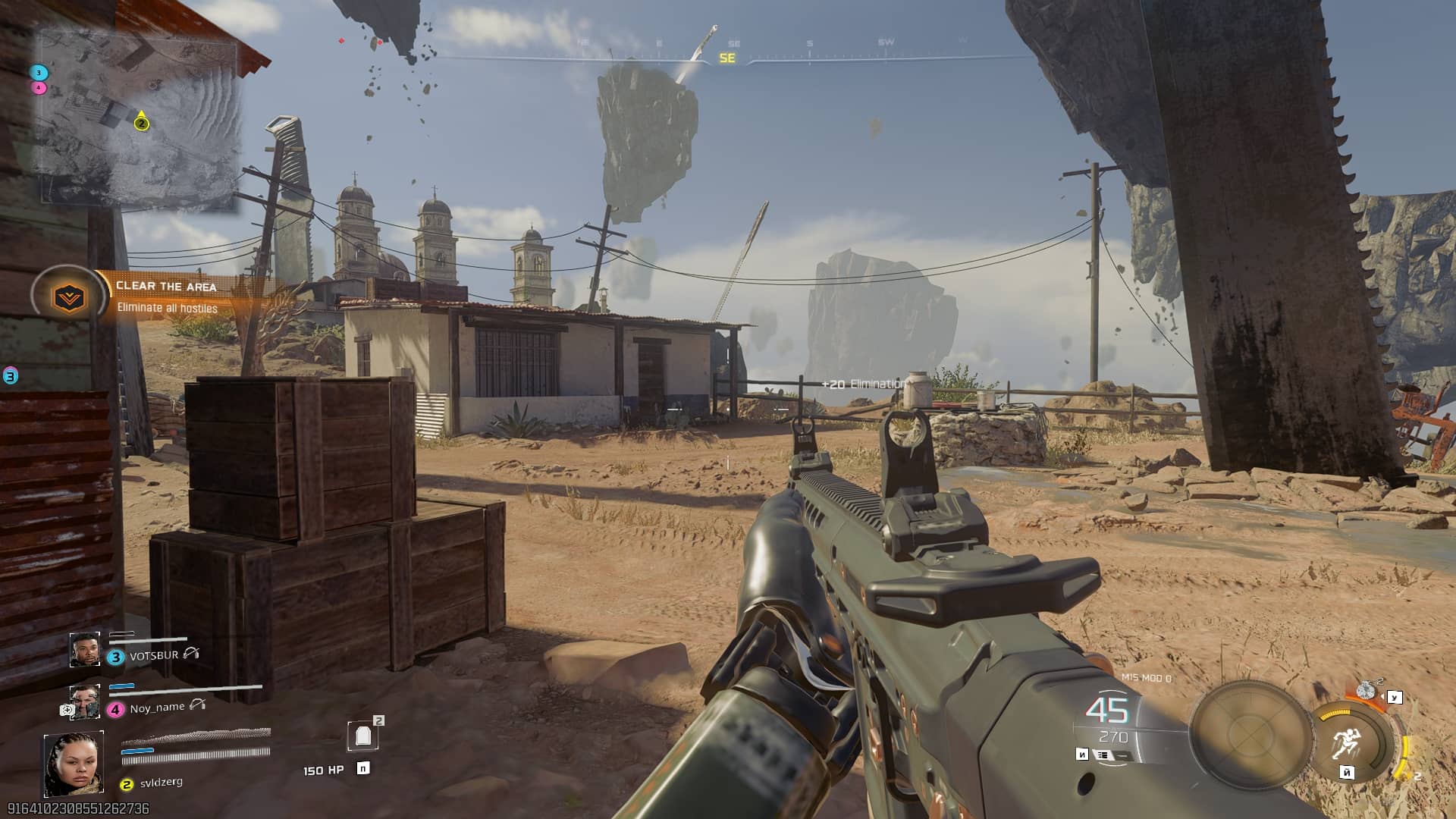1456x819 pixels.
Task: Click Noy_name's headset voice icon
Action: pyautogui.click(x=198, y=704)
